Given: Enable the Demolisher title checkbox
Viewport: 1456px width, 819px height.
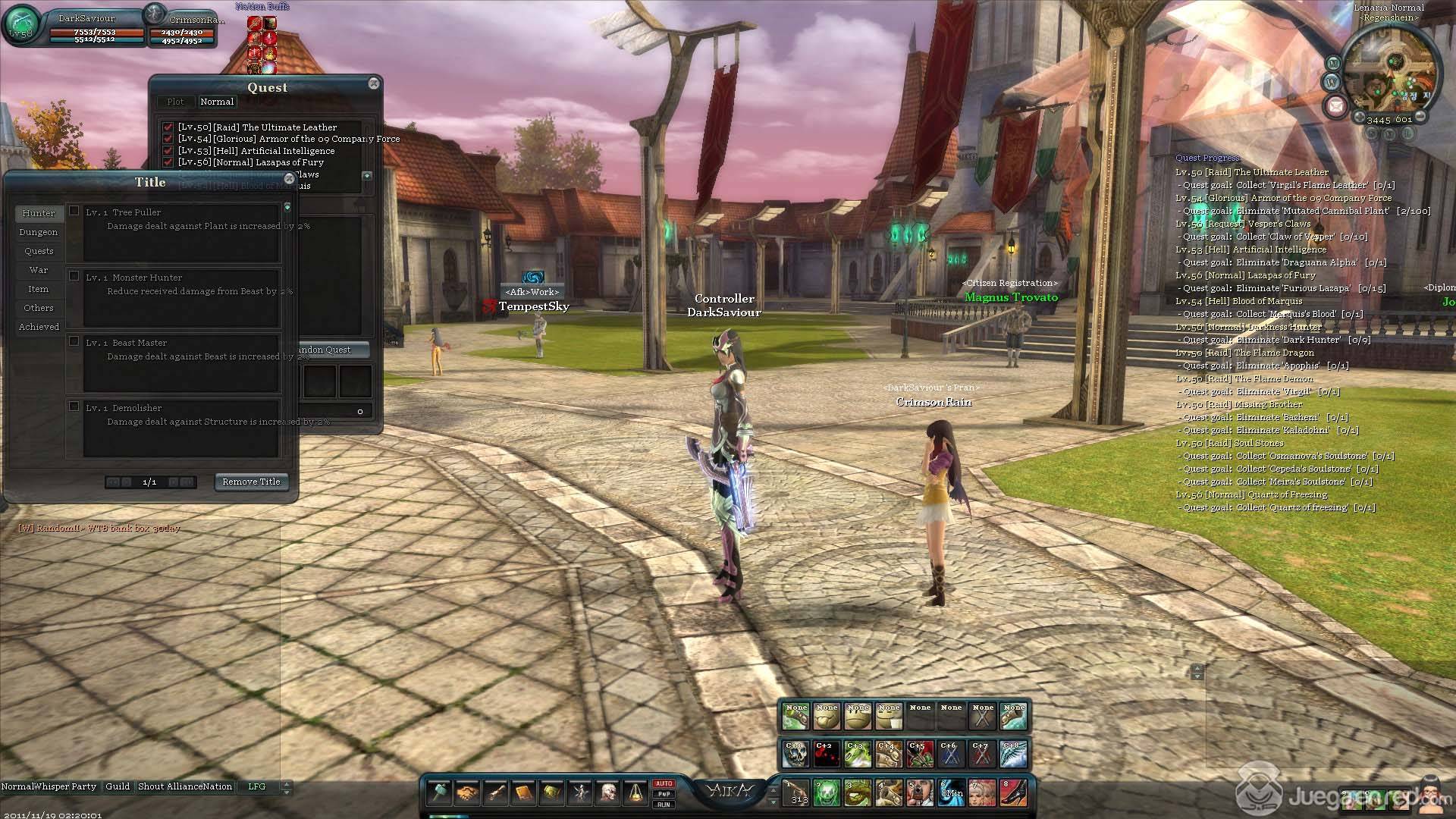Looking at the screenshot, I should [74, 406].
